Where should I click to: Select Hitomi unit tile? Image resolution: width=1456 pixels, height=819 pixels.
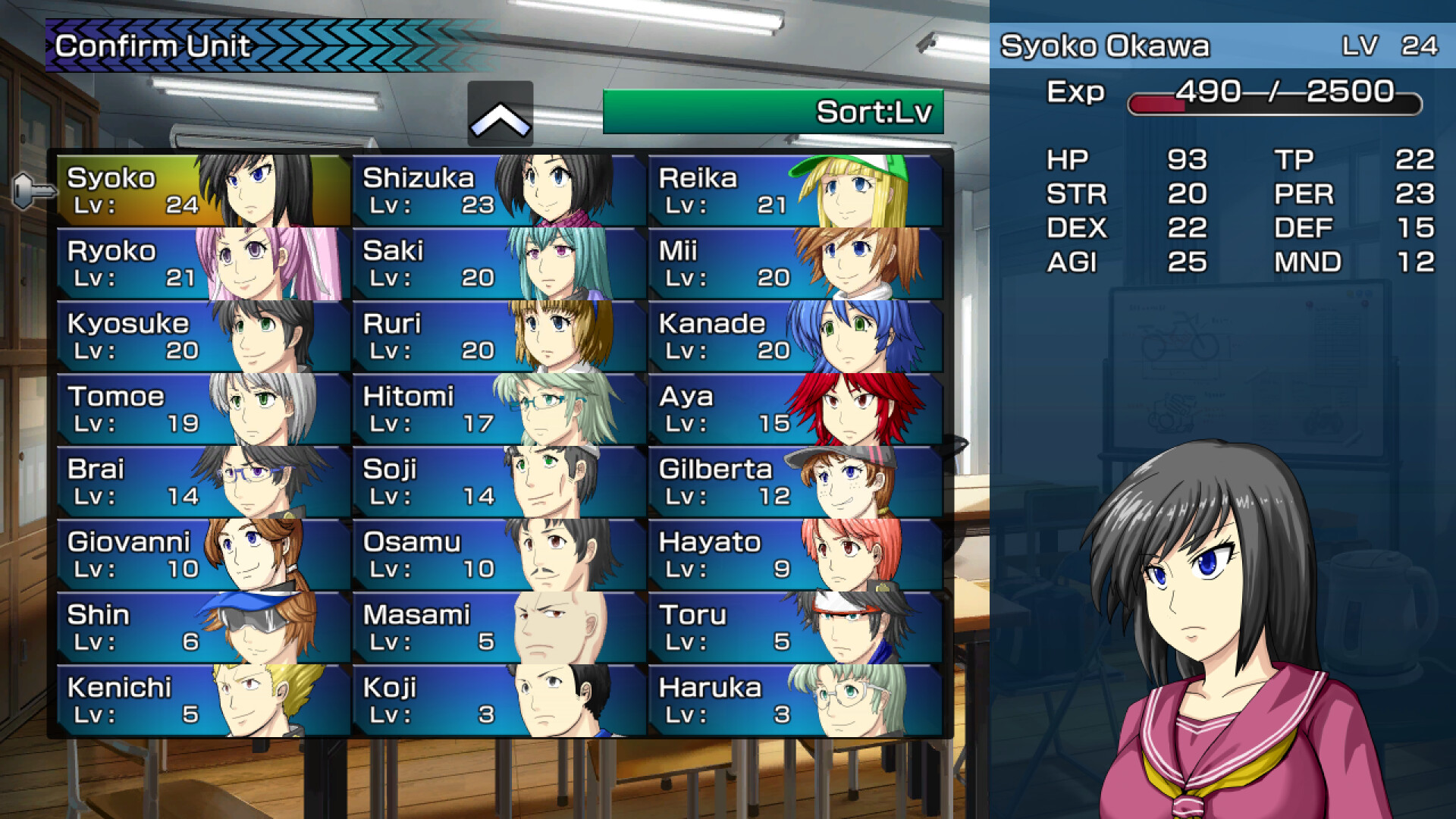(499, 409)
